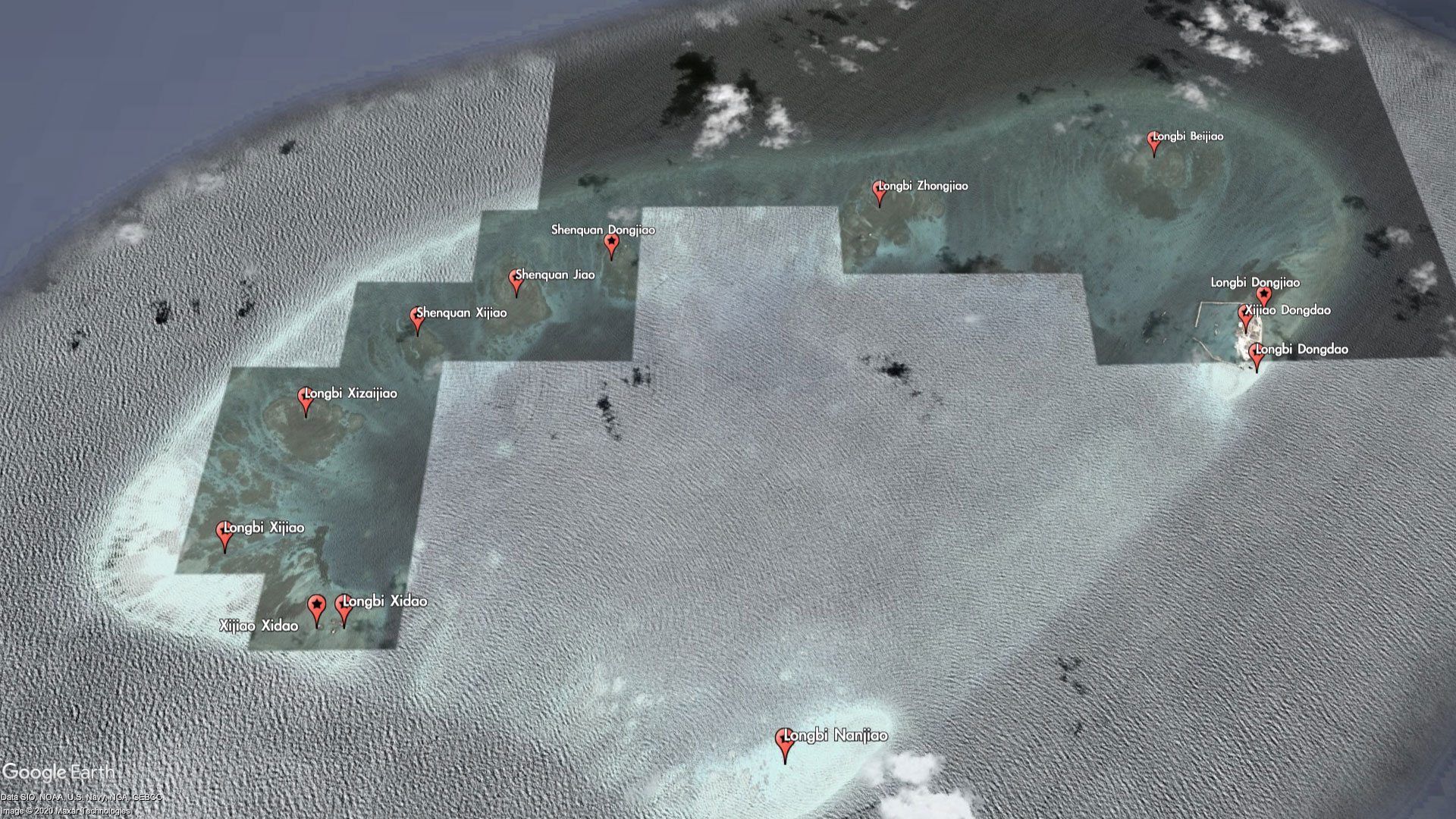Open the Longbi Dongjiao star marker
Image resolution: width=1456 pixels, height=819 pixels.
coord(1263,295)
